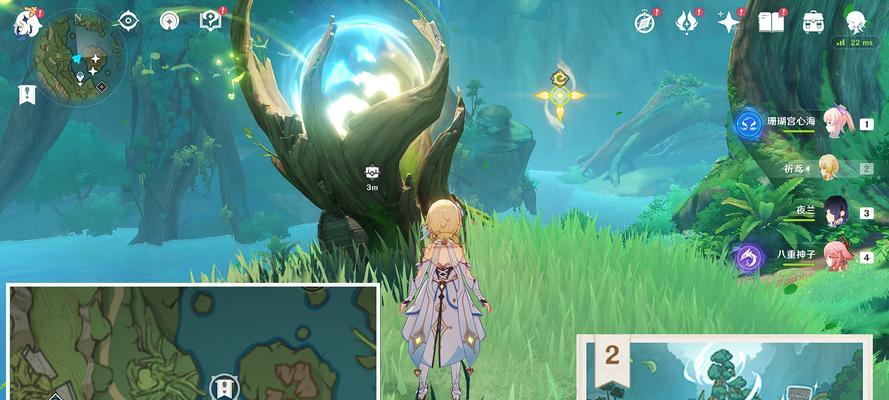Viewport: 889px width, 400px height.
Task: Open the character screen head icon
Action: tap(855, 21)
